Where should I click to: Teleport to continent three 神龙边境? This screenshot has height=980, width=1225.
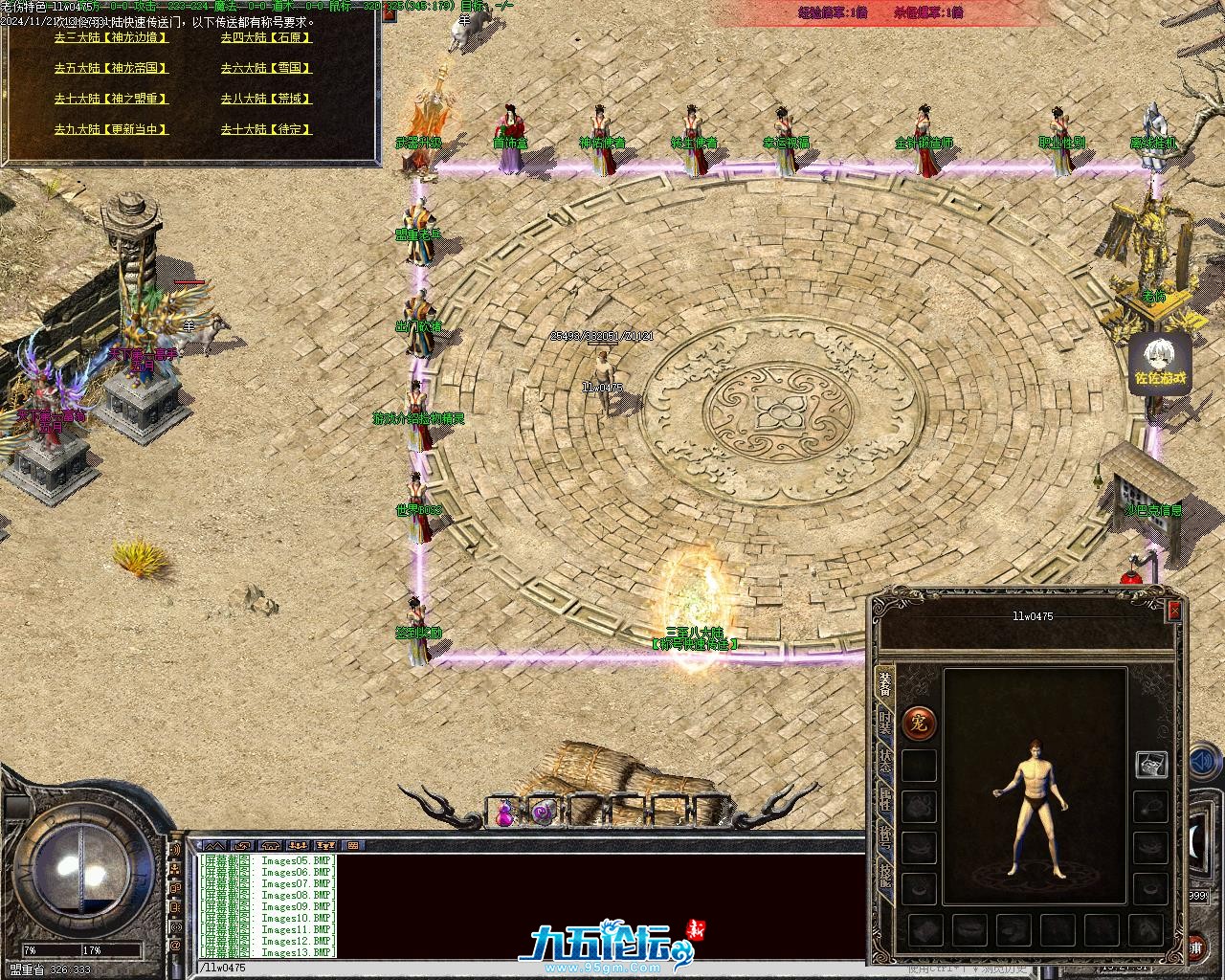coord(111,38)
